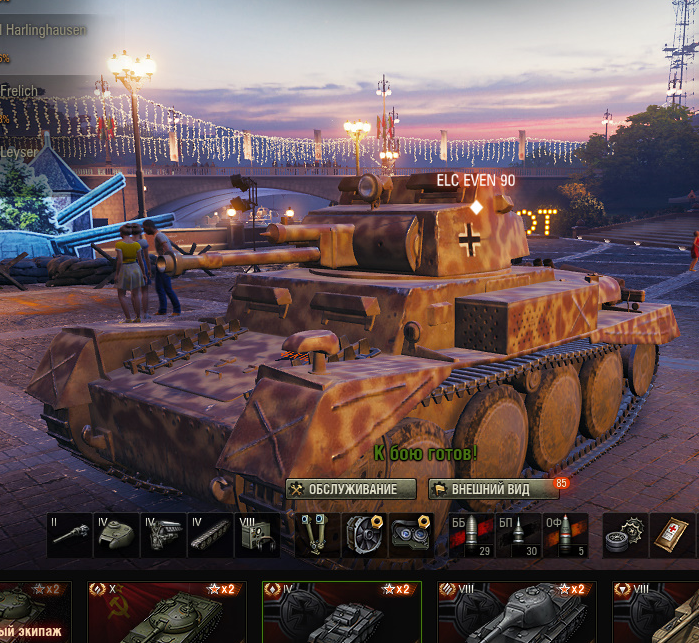This screenshot has height=643, width=699.
Task: Open the binocular optics equipment slot
Action: pyautogui.click(x=411, y=535)
